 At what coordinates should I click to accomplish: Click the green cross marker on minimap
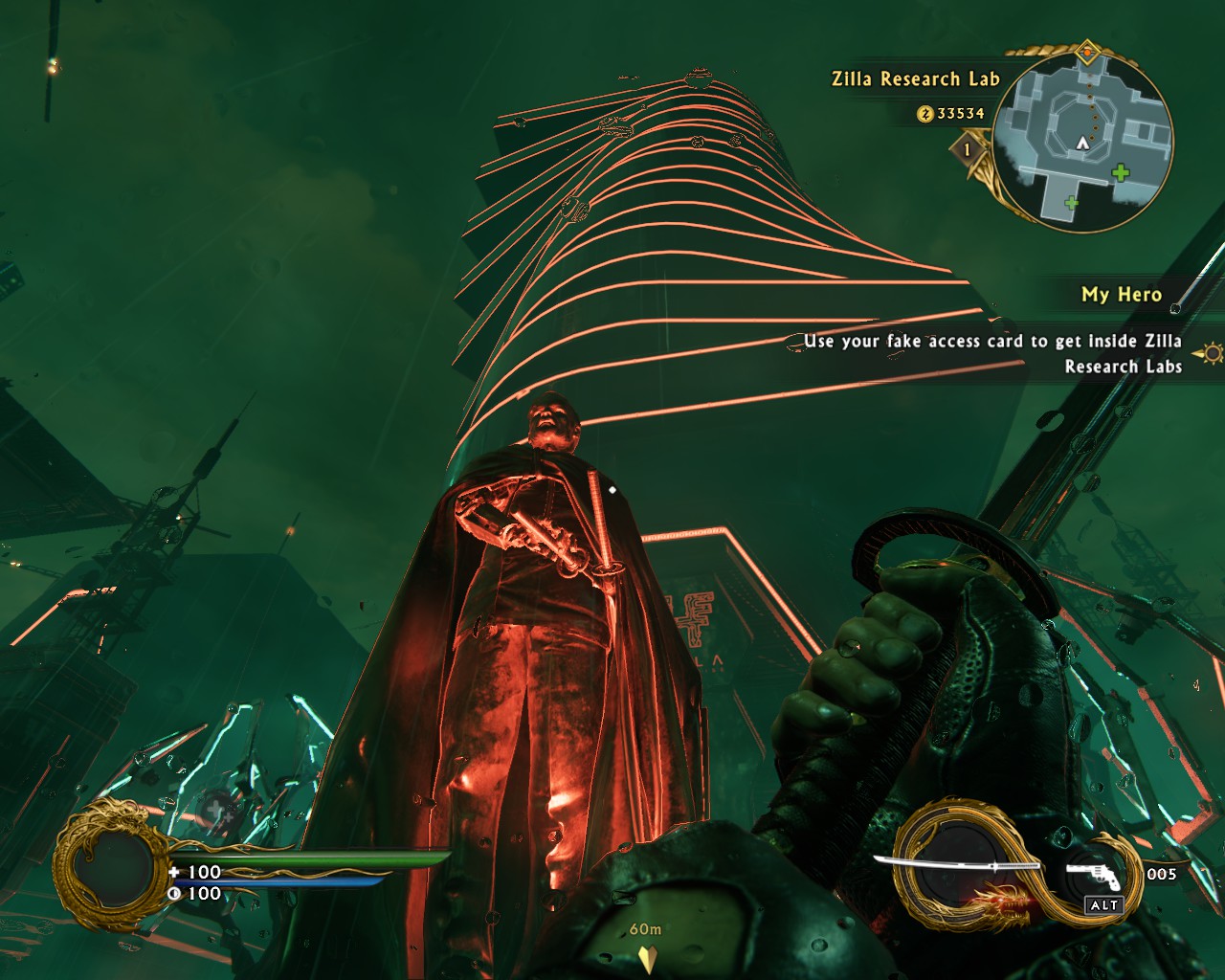click(1120, 173)
